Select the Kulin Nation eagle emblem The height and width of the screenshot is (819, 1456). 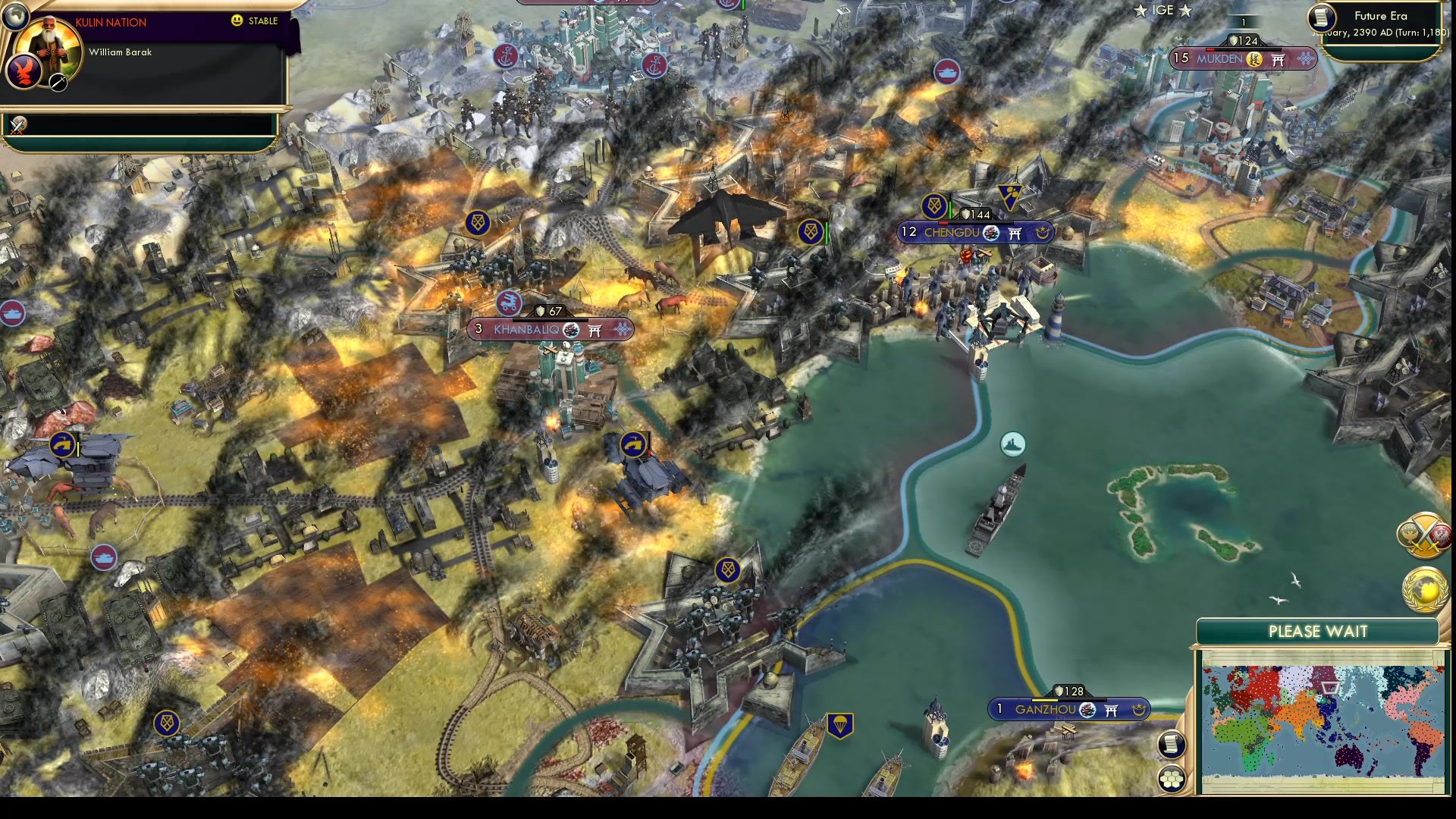click(23, 73)
